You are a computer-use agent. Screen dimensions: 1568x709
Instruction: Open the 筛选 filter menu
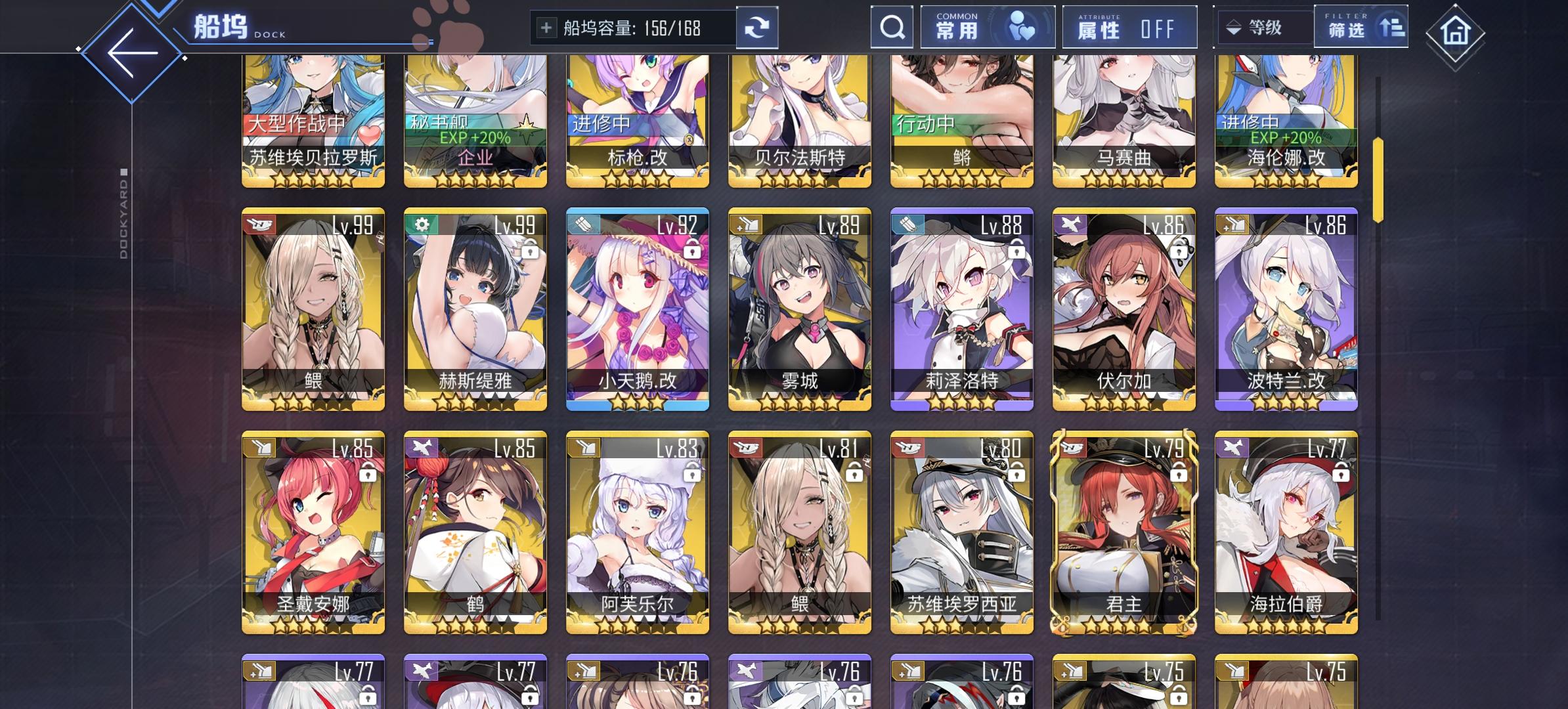click(x=1346, y=30)
